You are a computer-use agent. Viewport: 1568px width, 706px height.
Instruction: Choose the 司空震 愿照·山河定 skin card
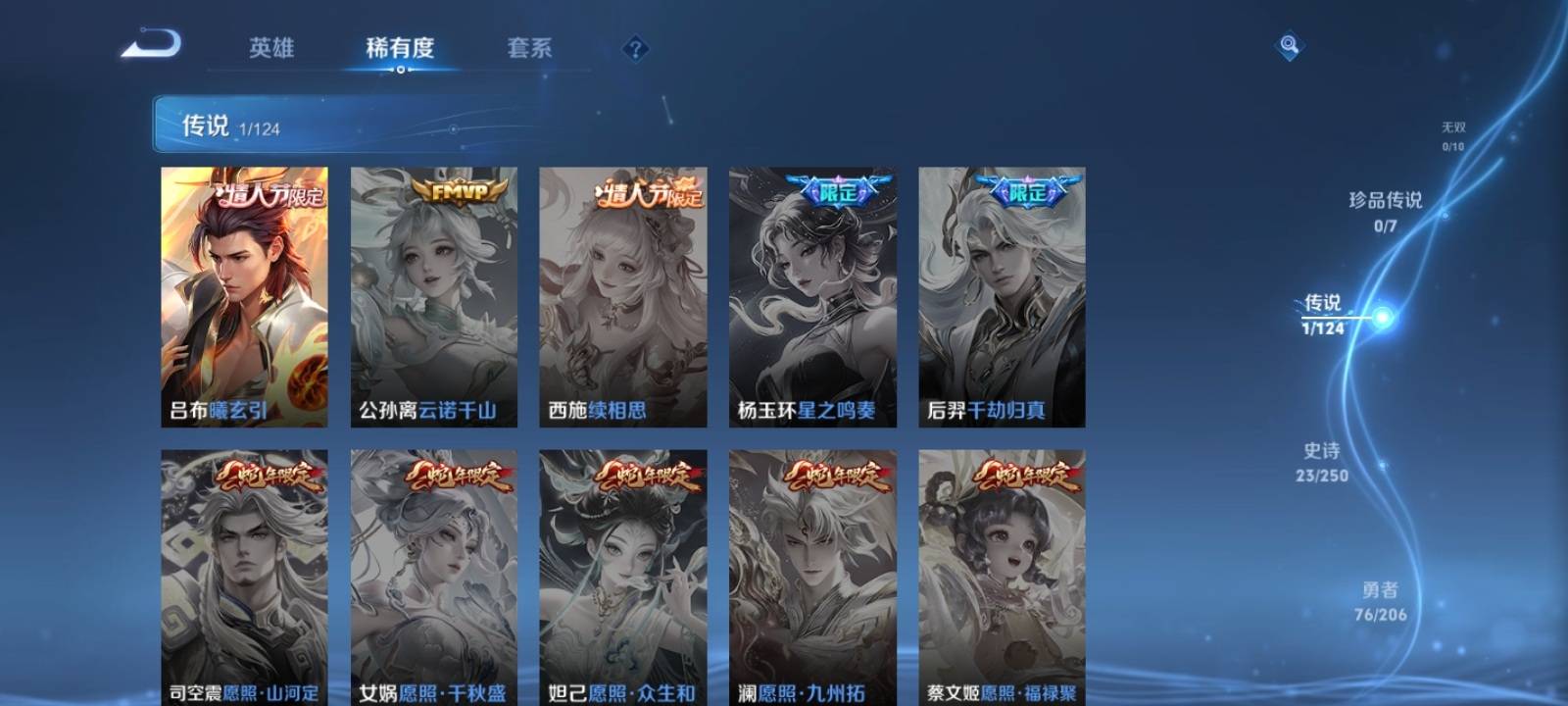244,577
